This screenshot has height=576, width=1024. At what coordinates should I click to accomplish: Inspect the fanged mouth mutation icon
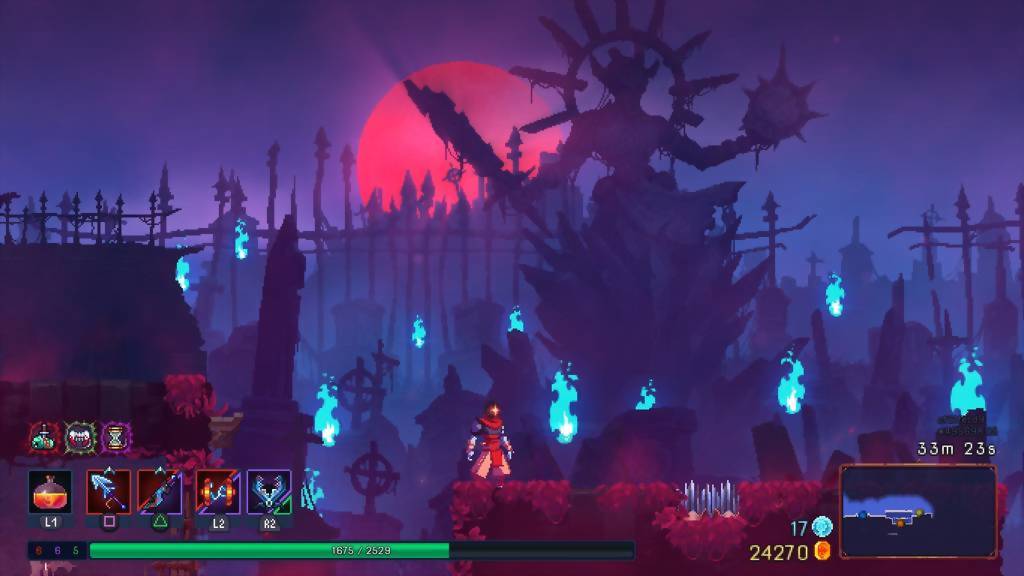click(80, 437)
